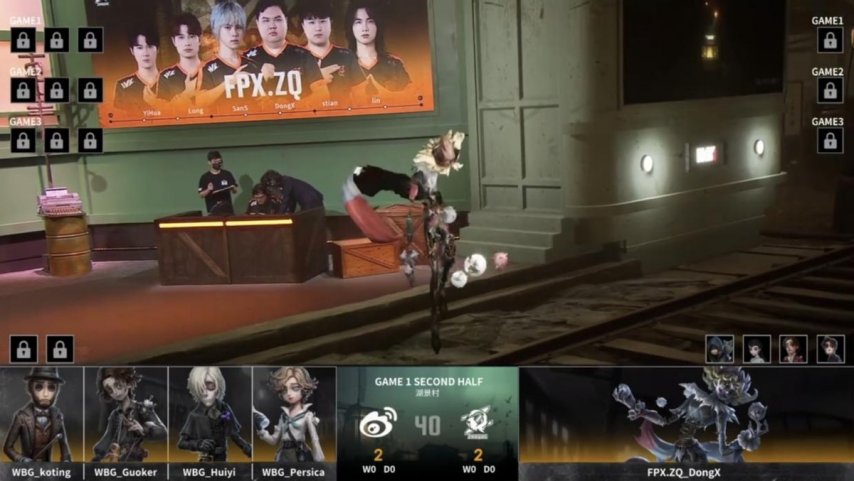Select WBG_koting's survivor portrait

42,415
